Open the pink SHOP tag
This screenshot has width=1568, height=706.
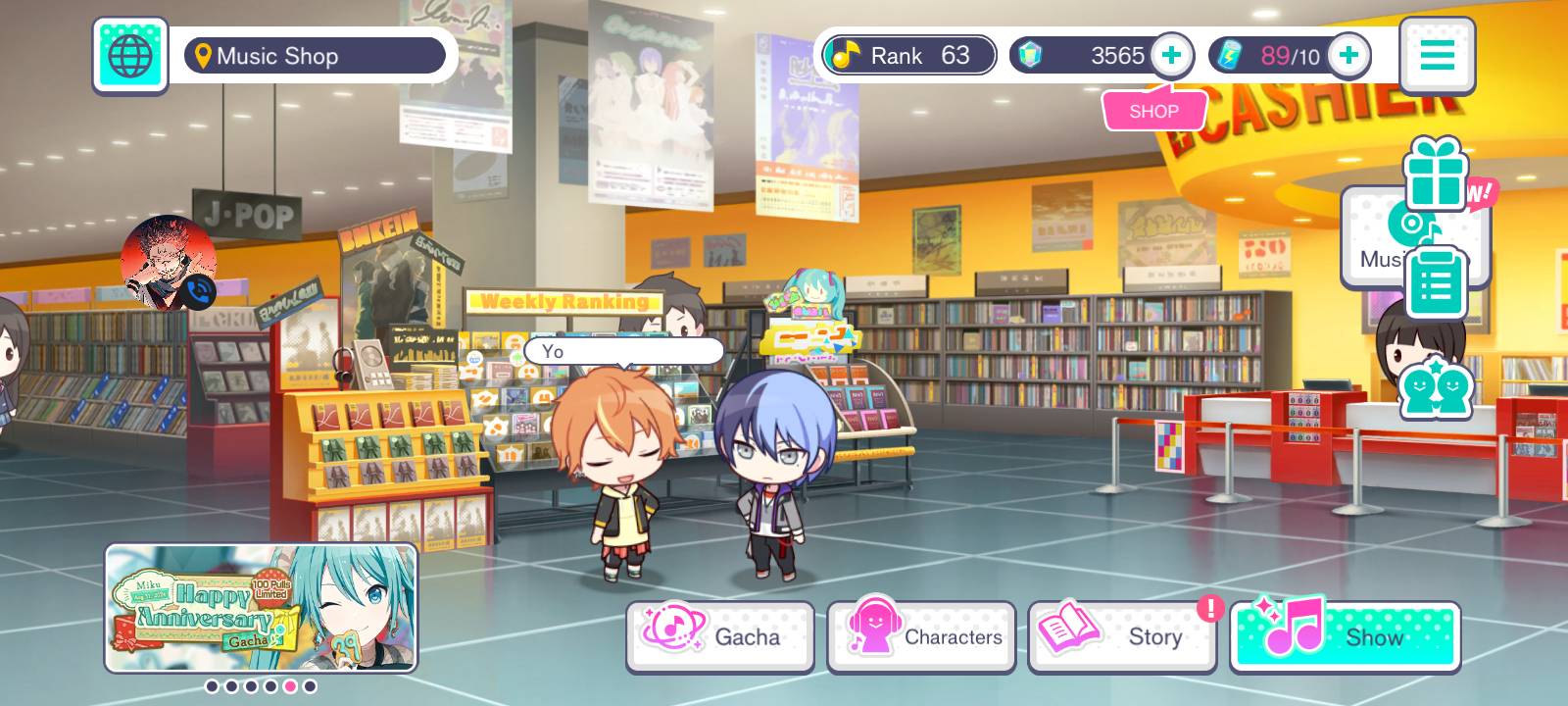[1153, 111]
